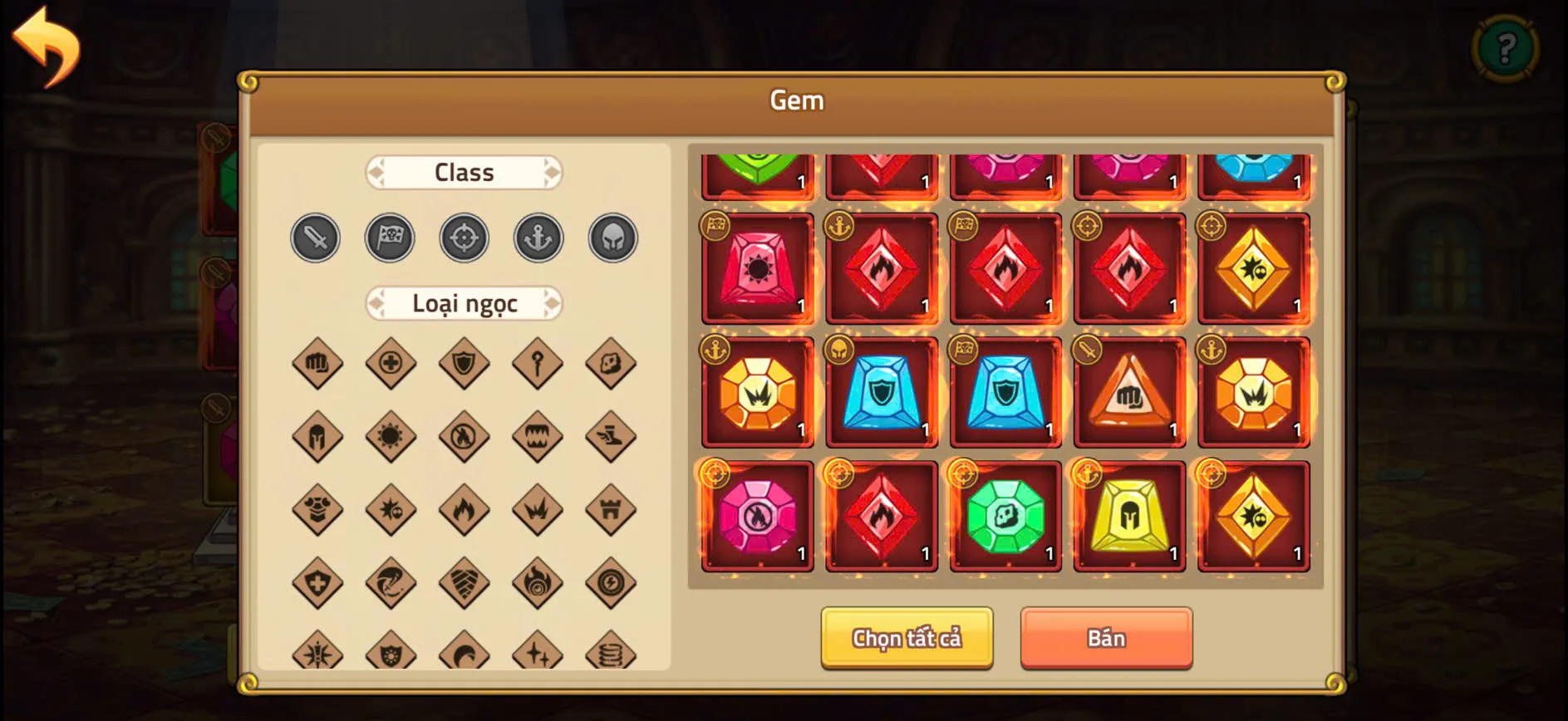The height and width of the screenshot is (721, 1568).
Task: Expand the Loại ngọc filter section
Action: [x=464, y=304]
